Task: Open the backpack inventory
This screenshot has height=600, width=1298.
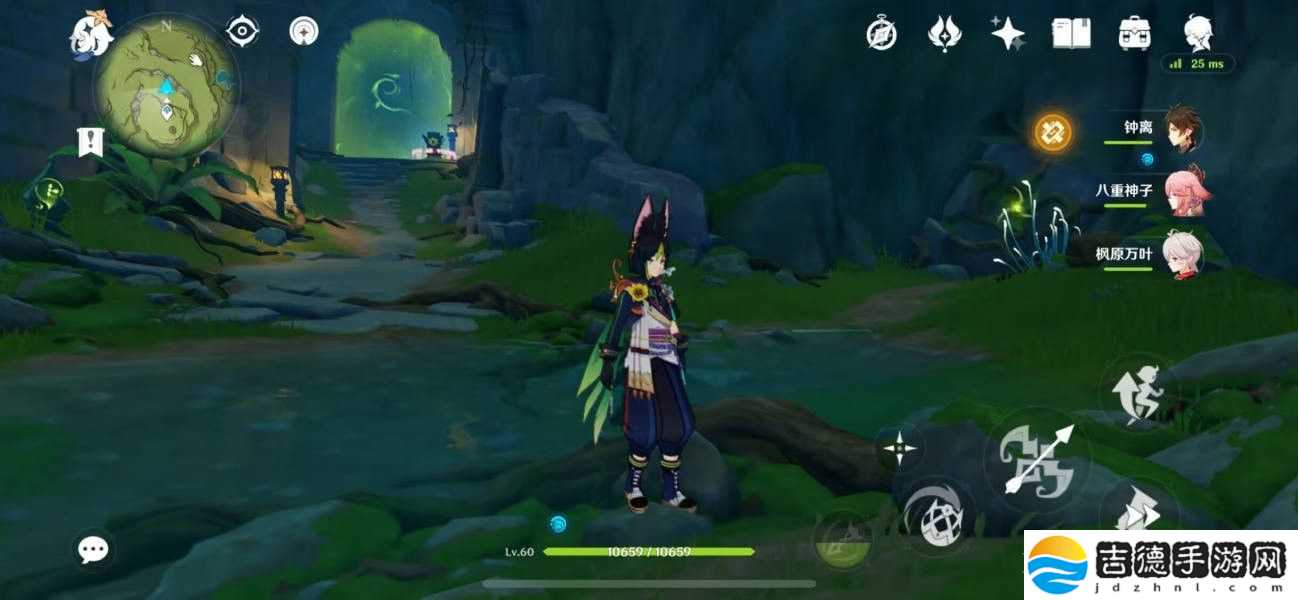Action: click(1134, 34)
